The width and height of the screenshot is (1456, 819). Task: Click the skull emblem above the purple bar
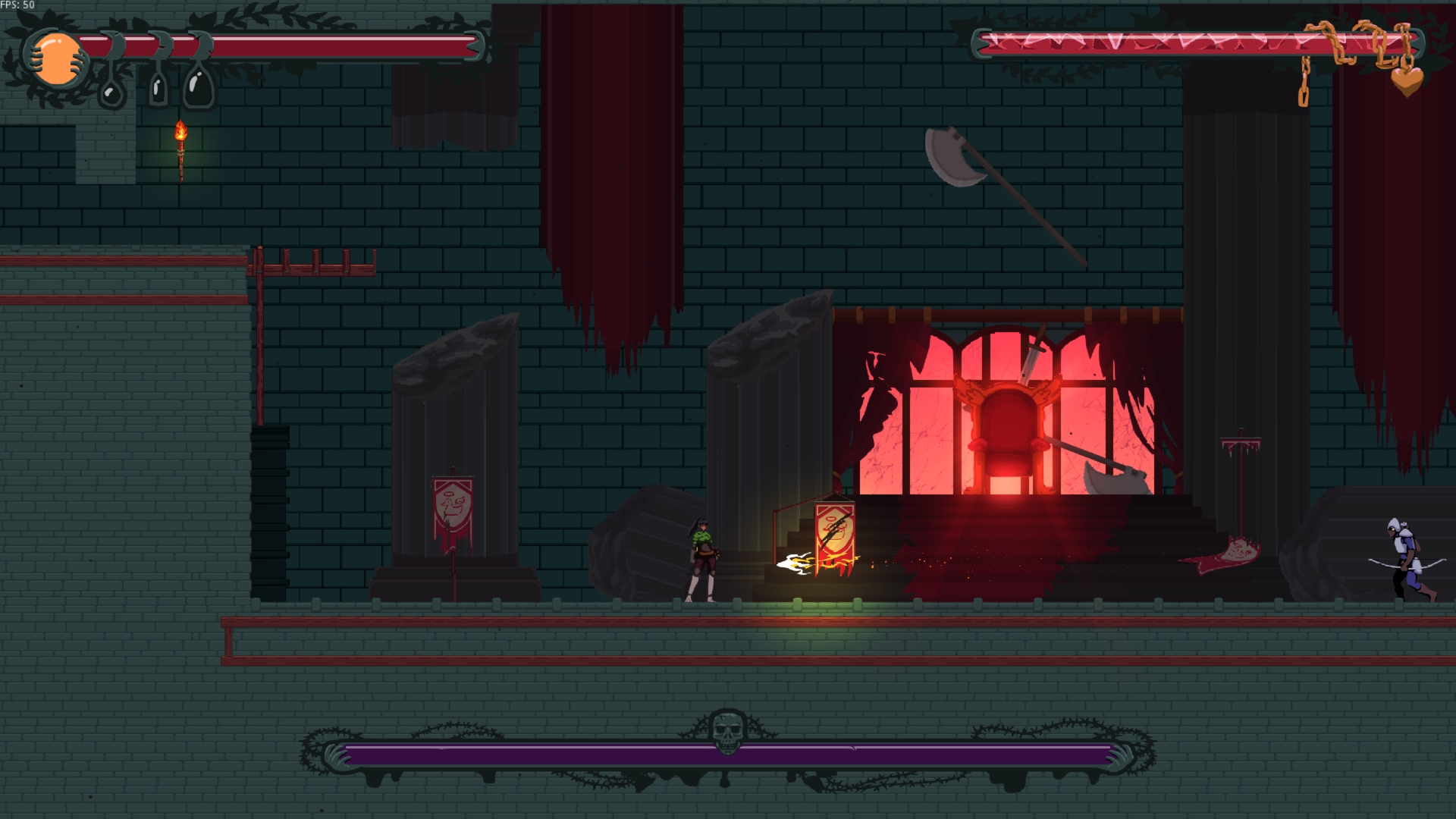click(726, 732)
